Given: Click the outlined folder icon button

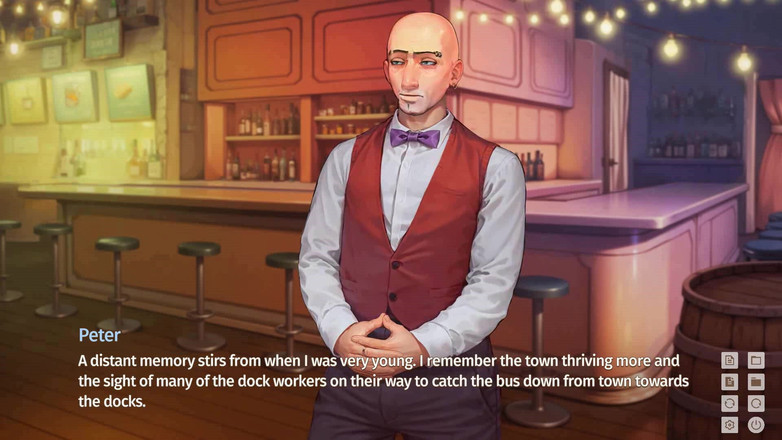Looking at the screenshot, I should click(x=756, y=360).
